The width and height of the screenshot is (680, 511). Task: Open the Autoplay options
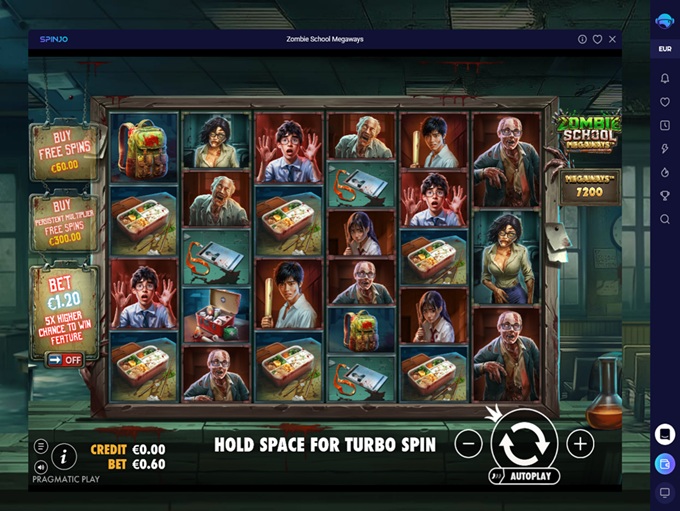(524, 477)
